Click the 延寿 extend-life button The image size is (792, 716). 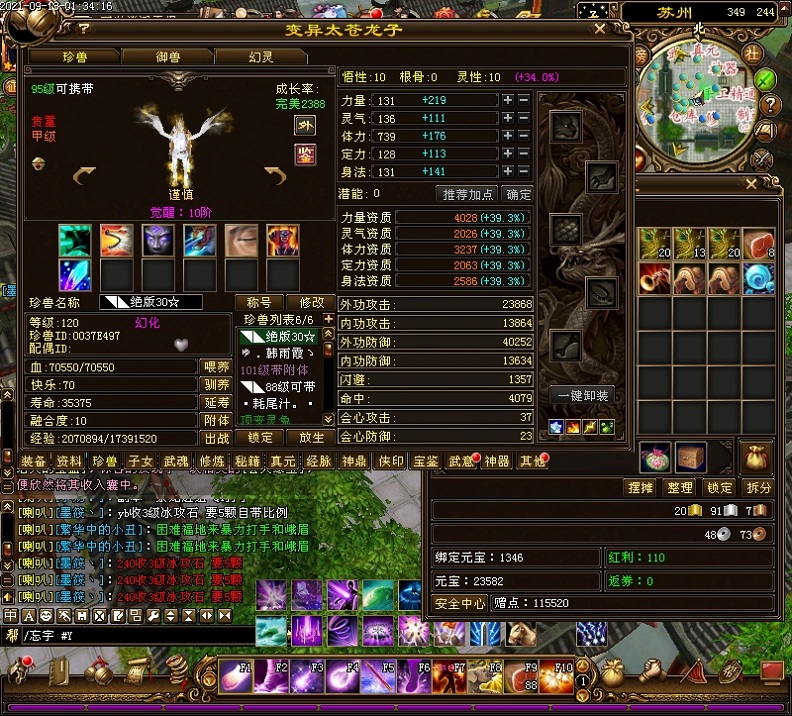click(217, 403)
